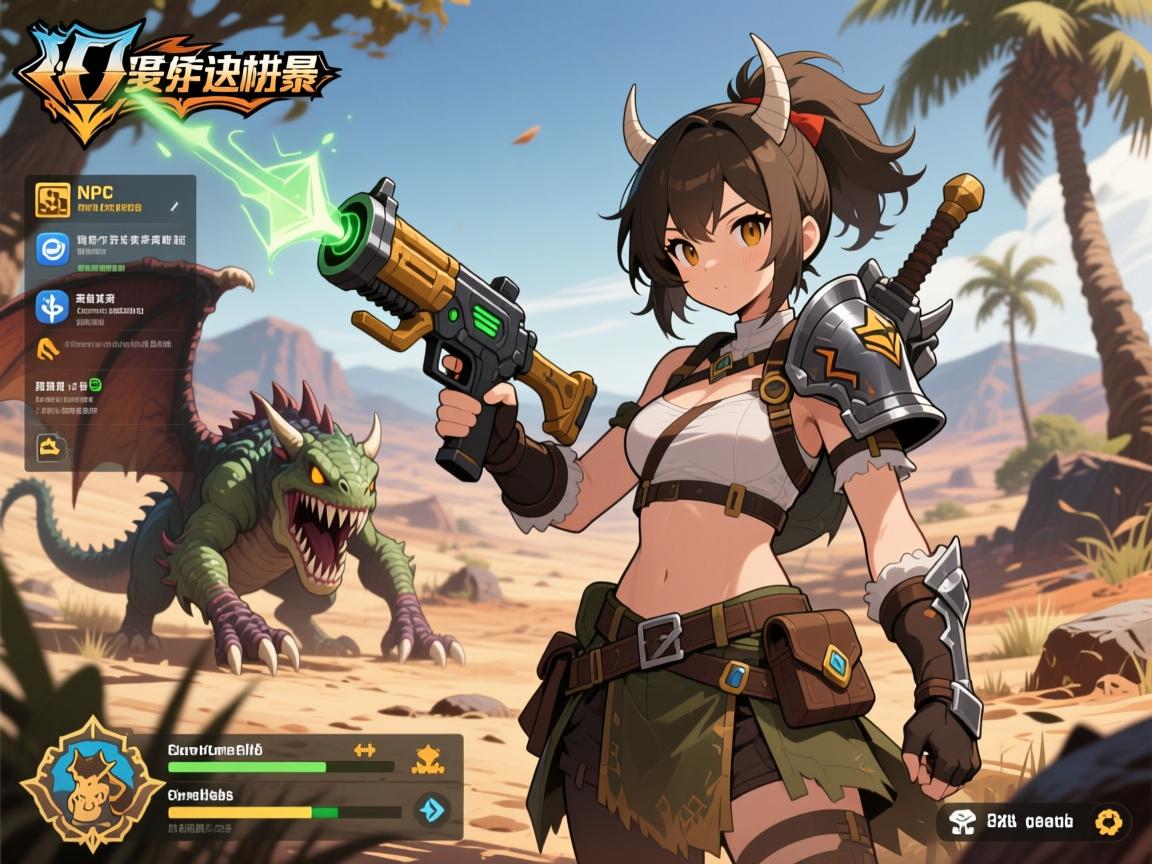
Task: Open the blue swirl icon entry
Action: (53, 248)
